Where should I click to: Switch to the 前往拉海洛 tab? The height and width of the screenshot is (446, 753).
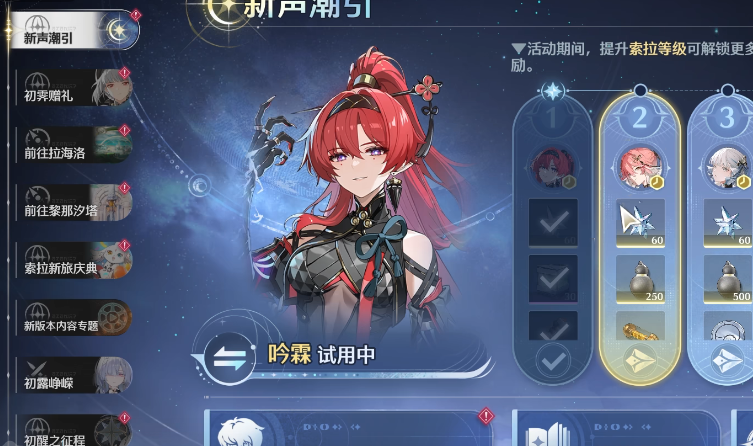point(70,148)
